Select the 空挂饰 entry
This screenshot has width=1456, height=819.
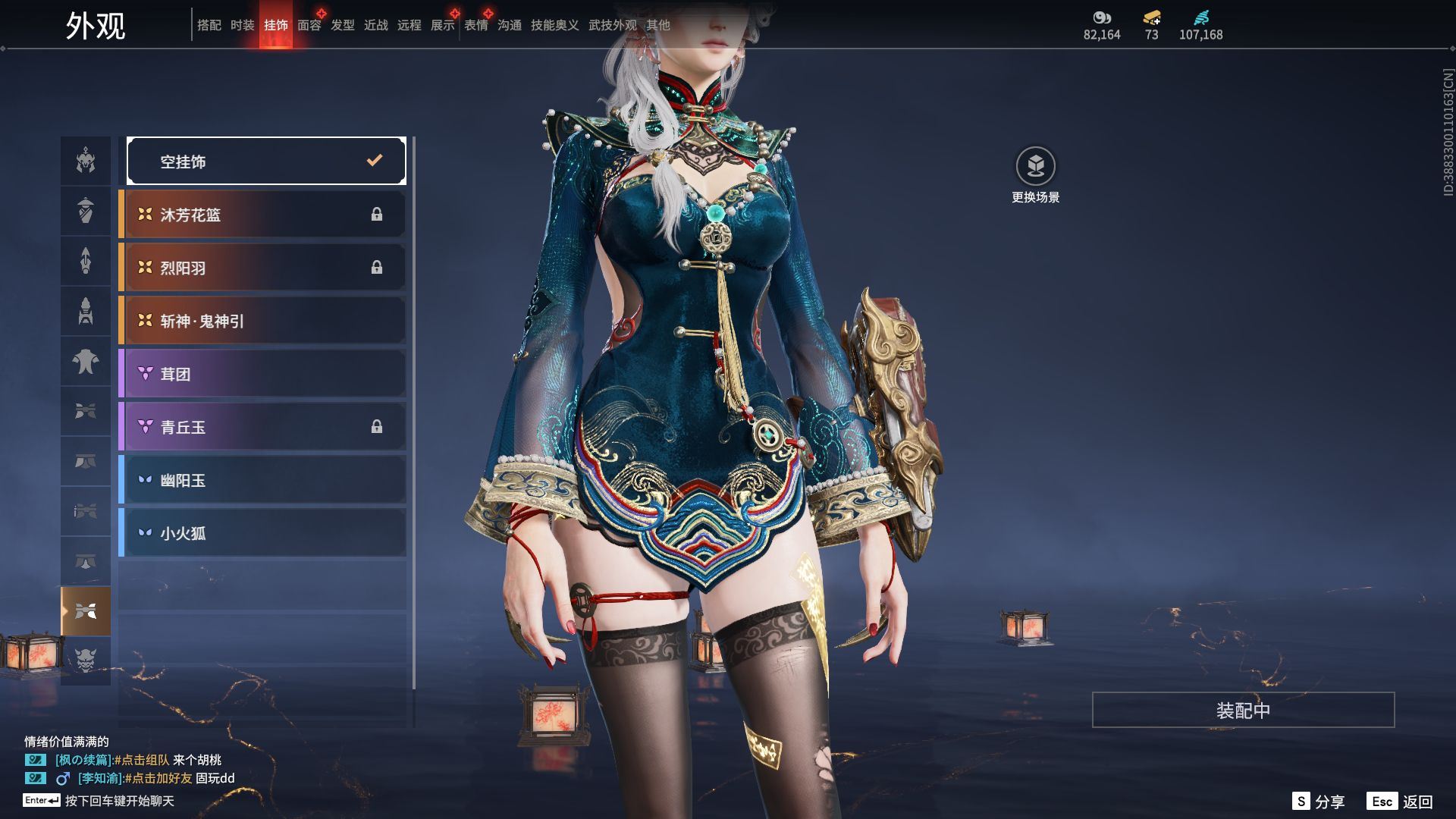tap(266, 161)
